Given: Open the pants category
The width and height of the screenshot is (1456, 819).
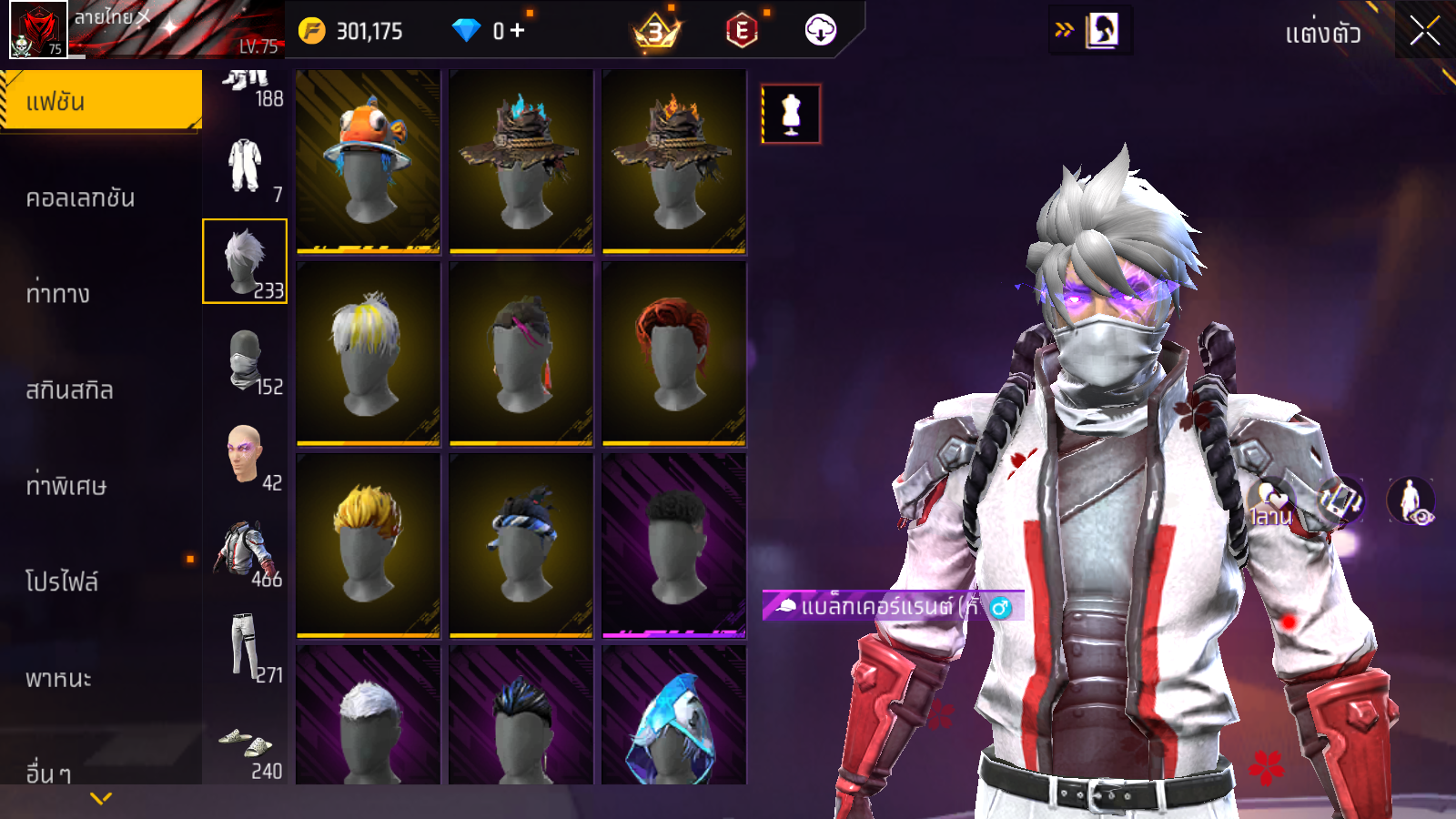Looking at the screenshot, I should [245, 648].
